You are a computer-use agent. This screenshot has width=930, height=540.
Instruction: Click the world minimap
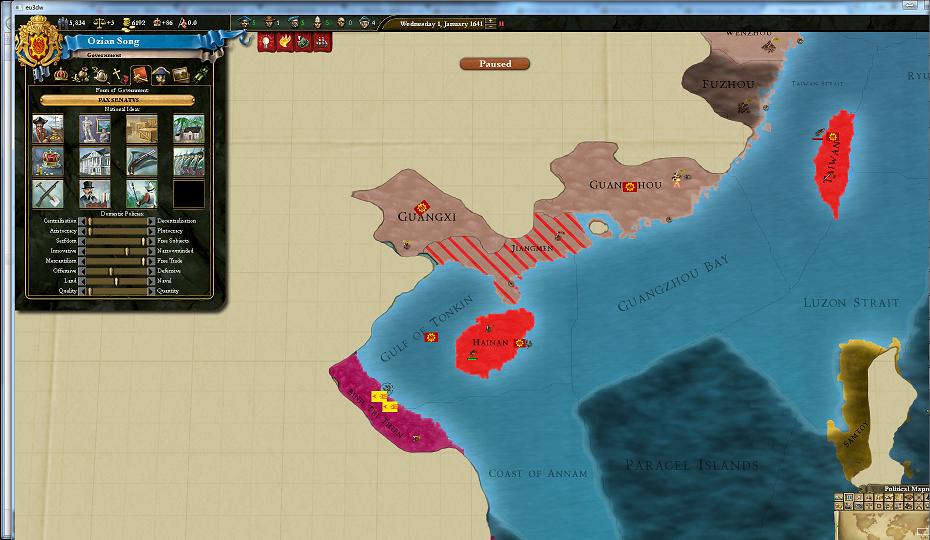885,520
